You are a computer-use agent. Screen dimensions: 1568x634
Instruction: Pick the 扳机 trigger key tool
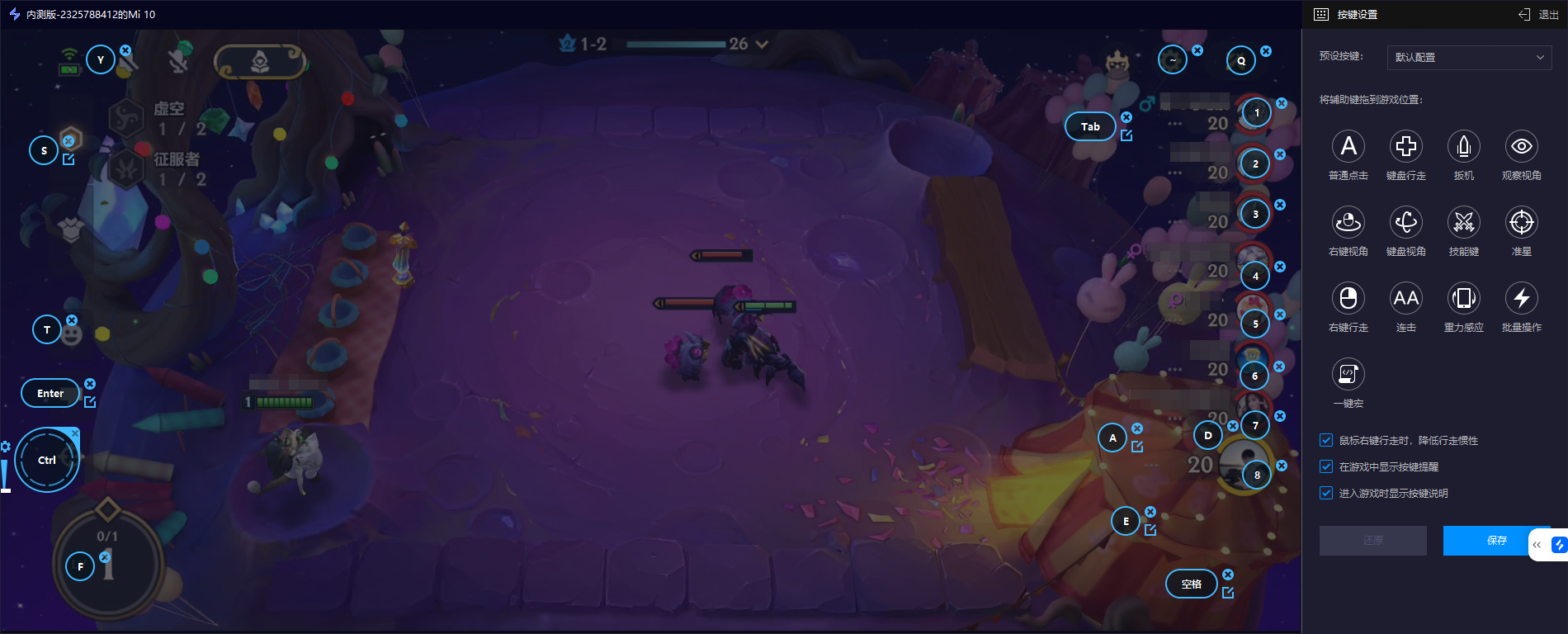point(1464,147)
